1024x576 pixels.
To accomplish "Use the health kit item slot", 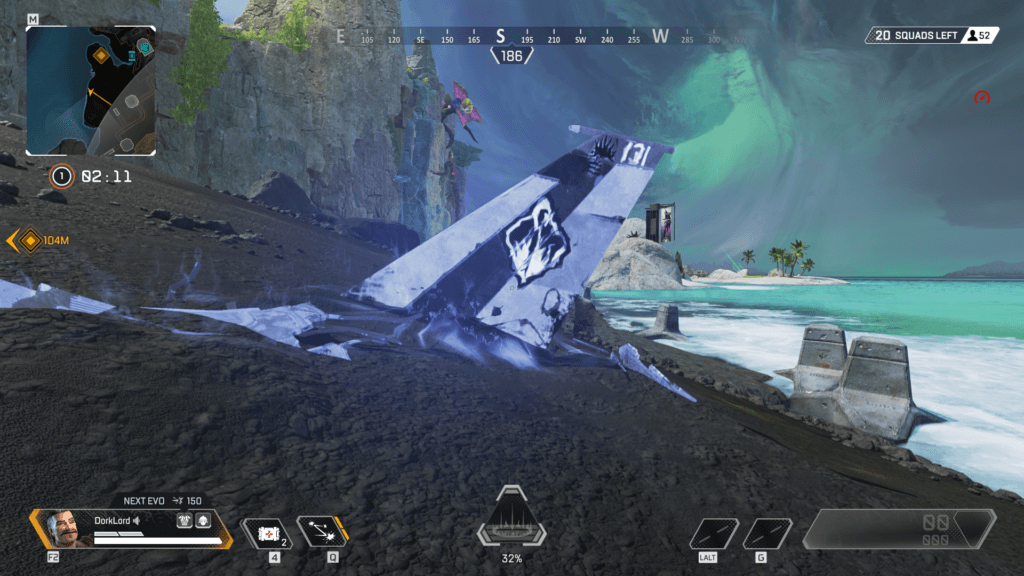I will pos(268,533).
